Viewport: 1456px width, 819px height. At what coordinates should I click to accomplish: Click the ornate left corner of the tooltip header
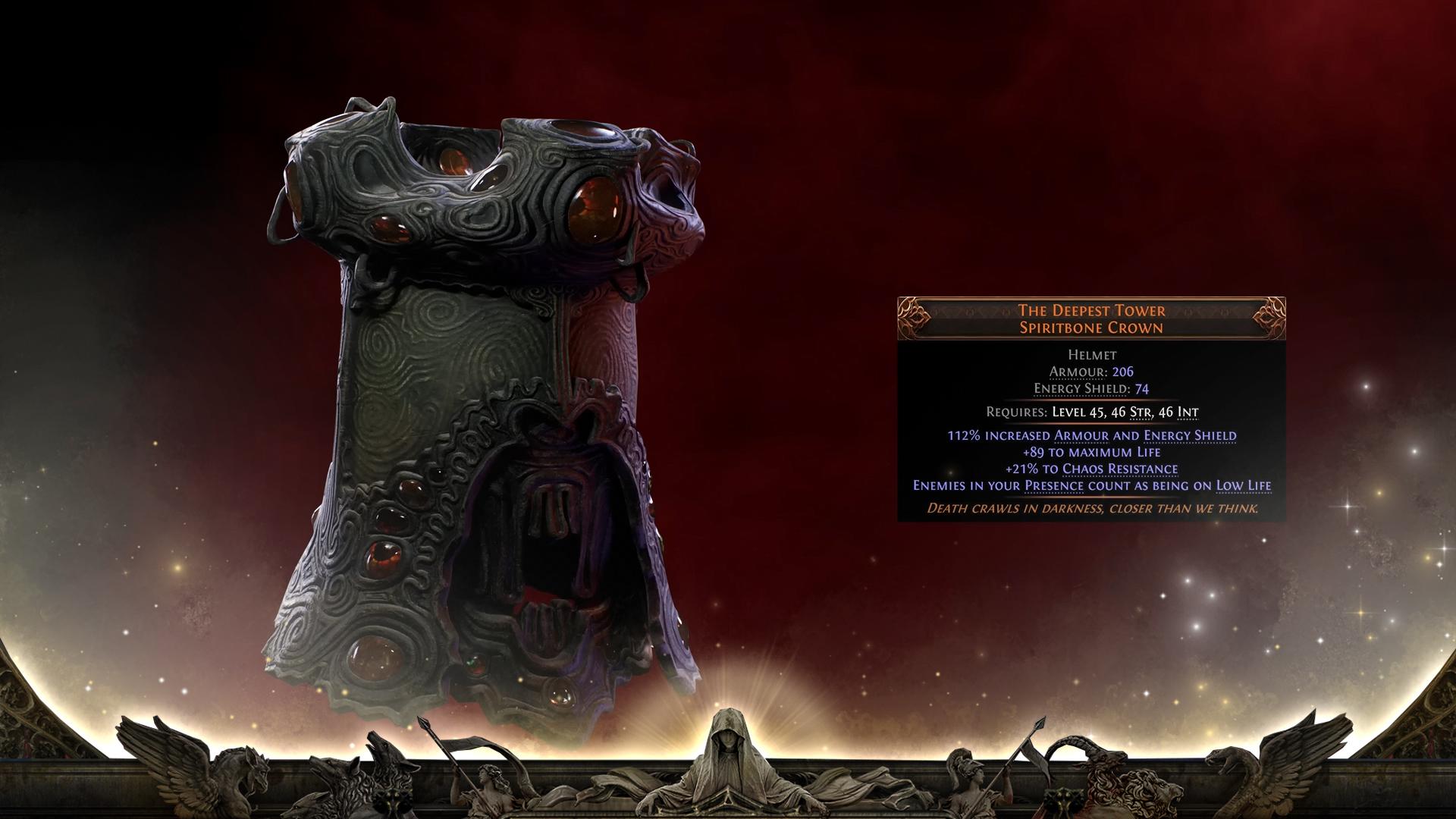910,317
